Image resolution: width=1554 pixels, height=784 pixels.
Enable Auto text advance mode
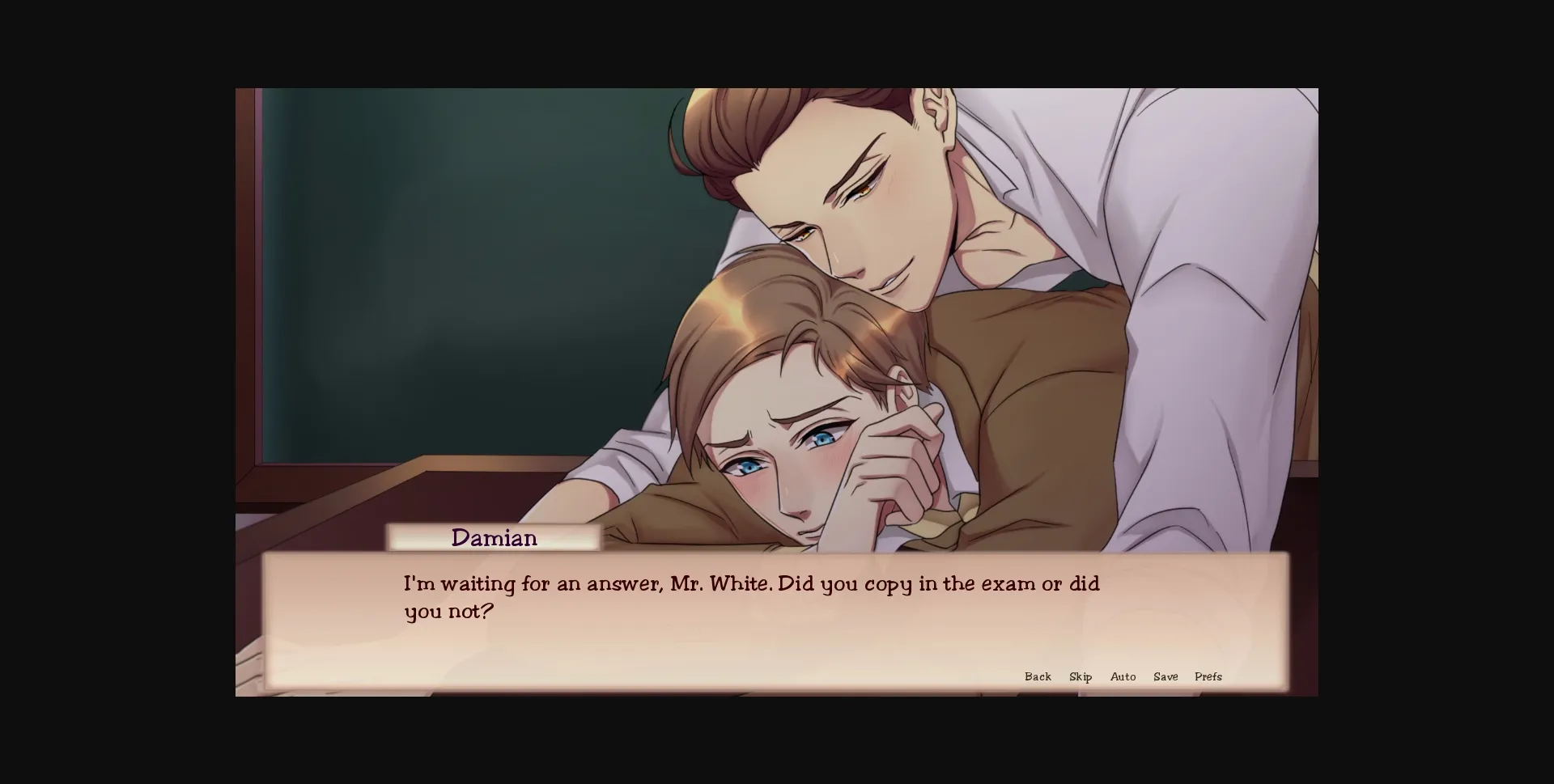(1123, 676)
